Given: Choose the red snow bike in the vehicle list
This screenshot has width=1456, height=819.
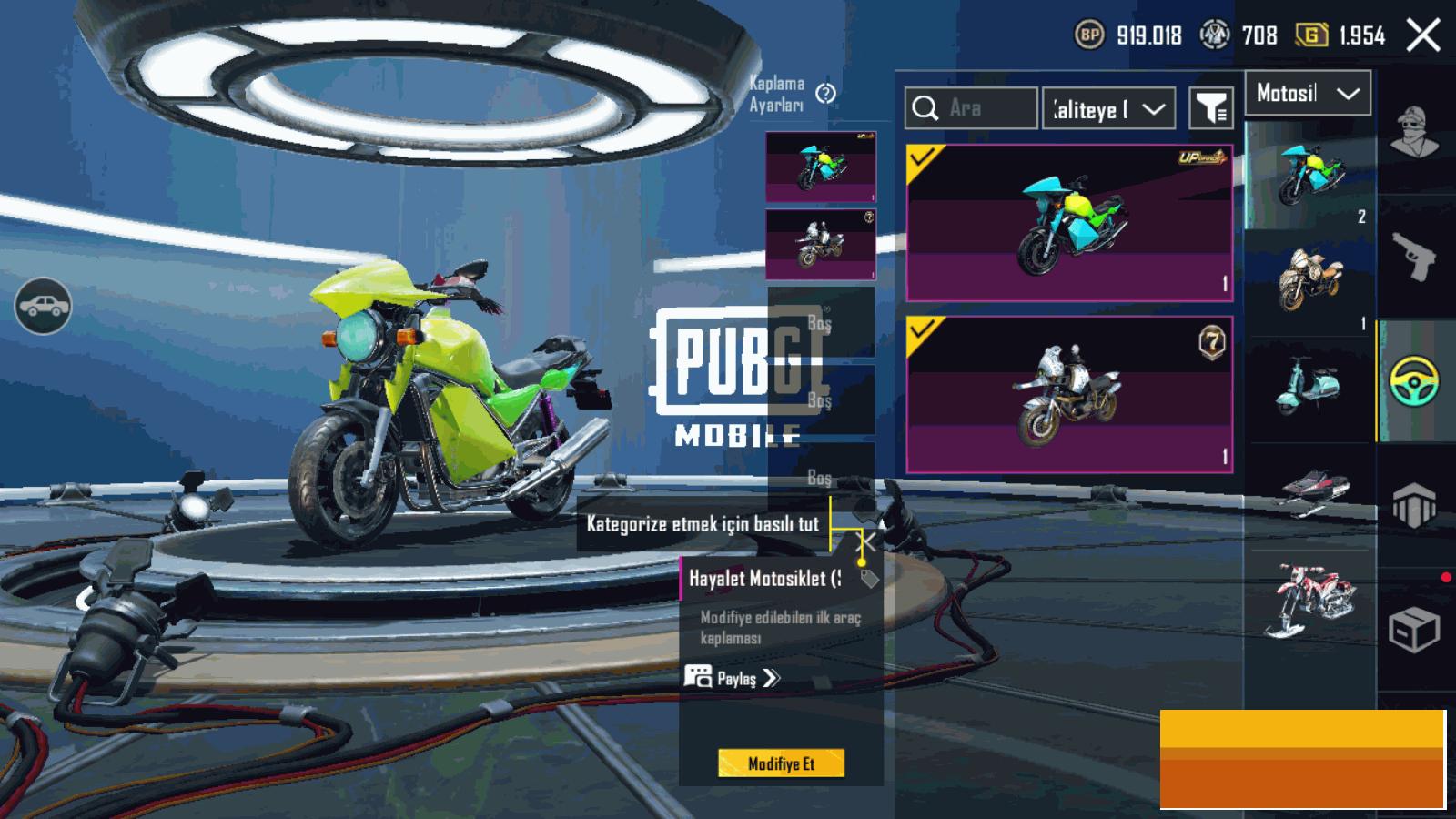Looking at the screenshot, I should [x=1310, y=601].
